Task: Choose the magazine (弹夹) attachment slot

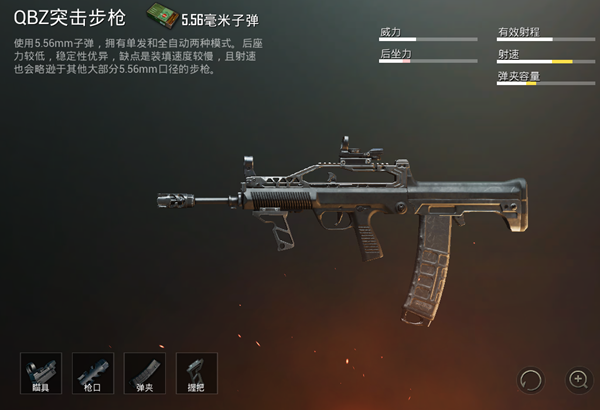Action: 145,373
